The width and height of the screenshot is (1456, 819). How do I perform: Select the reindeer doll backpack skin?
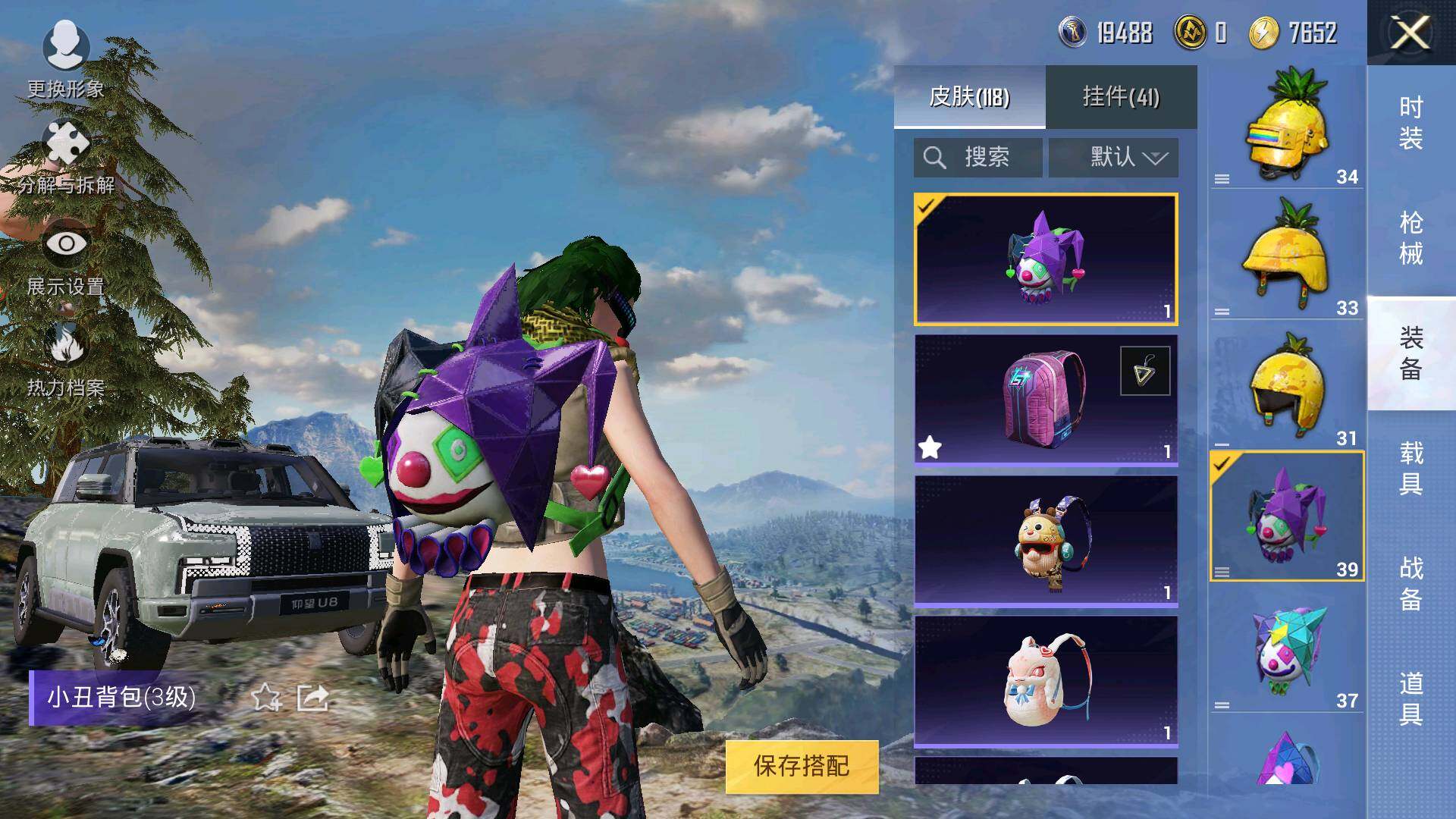pyautogui.click(x=1045, y=540)
